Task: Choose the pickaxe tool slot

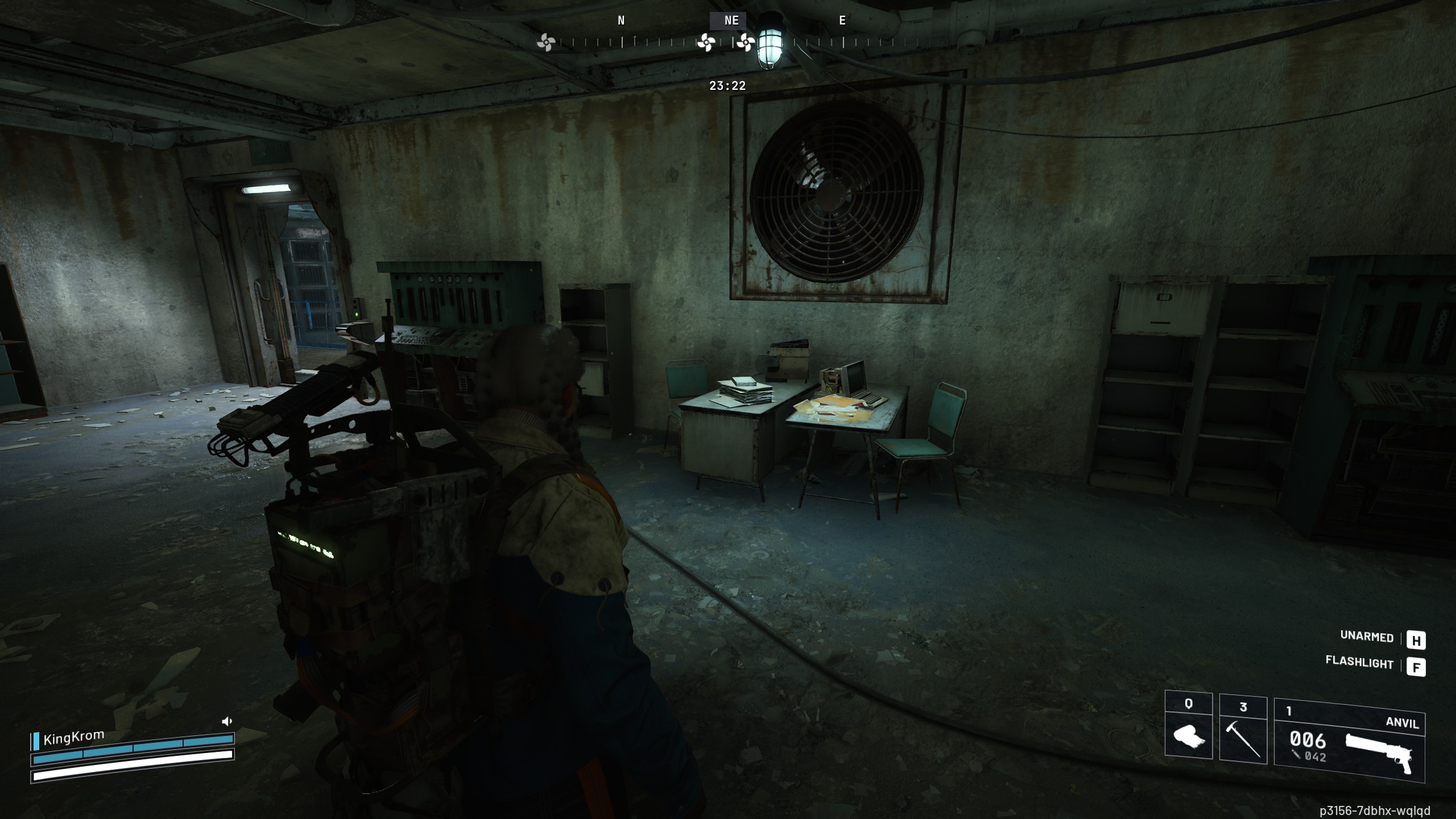Action: (x=1243, y=730)
